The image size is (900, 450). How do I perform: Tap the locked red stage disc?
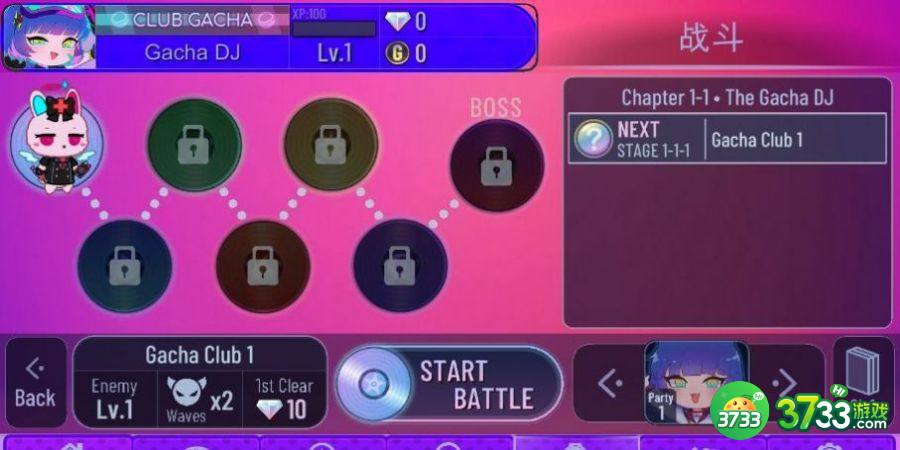click(x=263, y=266)
